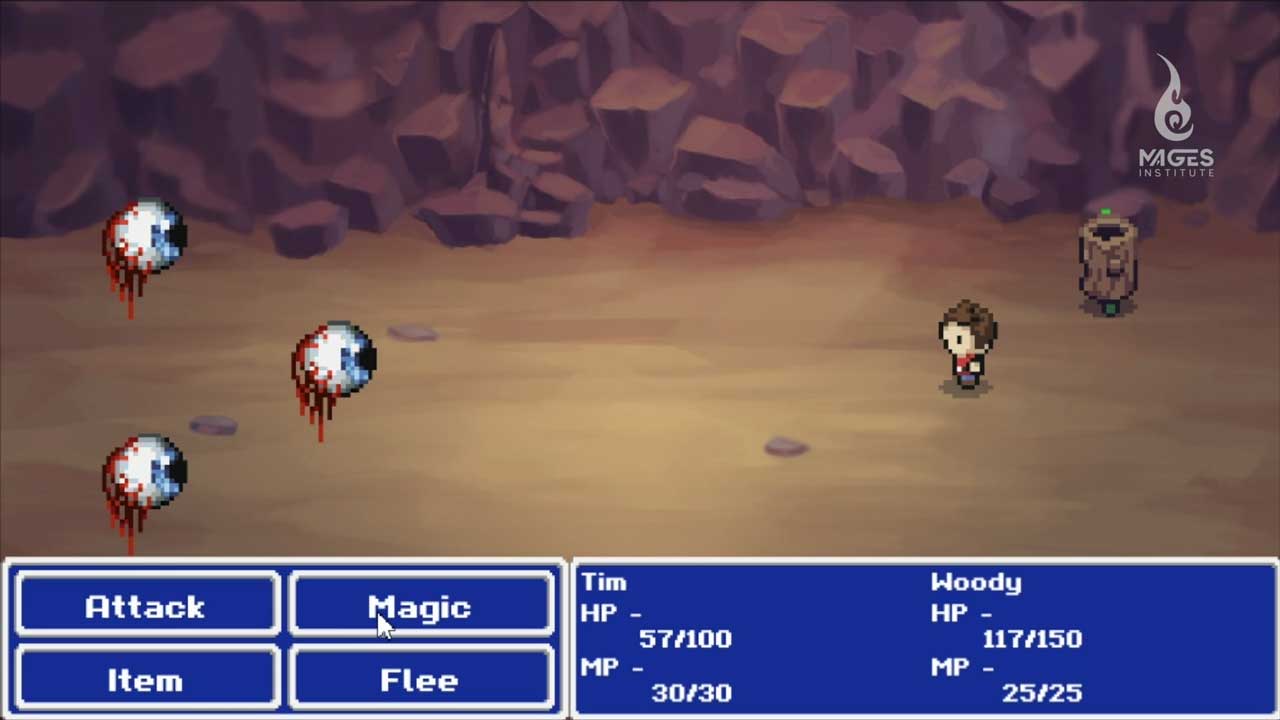
Task: Select the Attack command
Action: coord(146,605)
